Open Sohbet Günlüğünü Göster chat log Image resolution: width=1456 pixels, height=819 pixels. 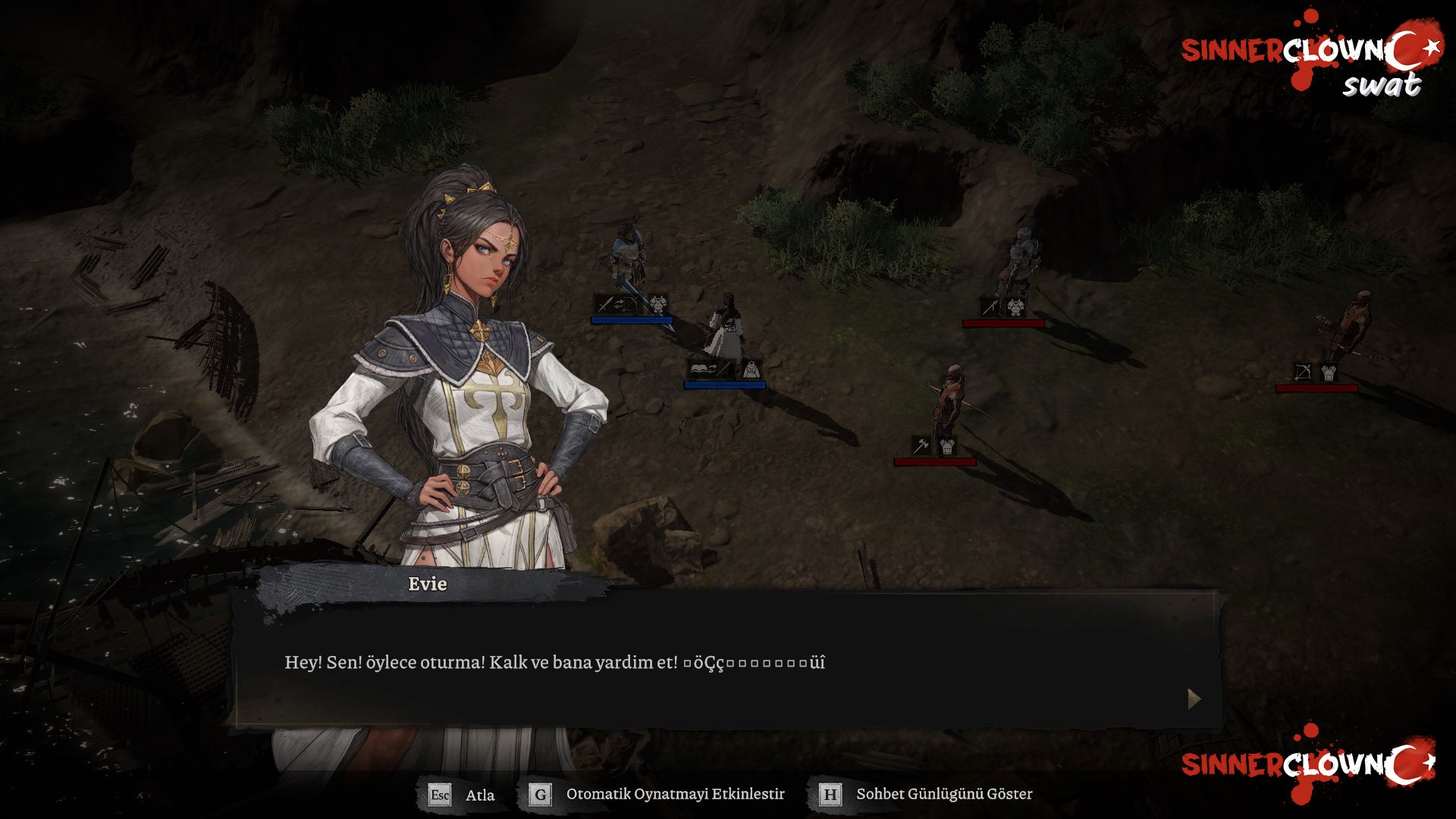[926, 795]
